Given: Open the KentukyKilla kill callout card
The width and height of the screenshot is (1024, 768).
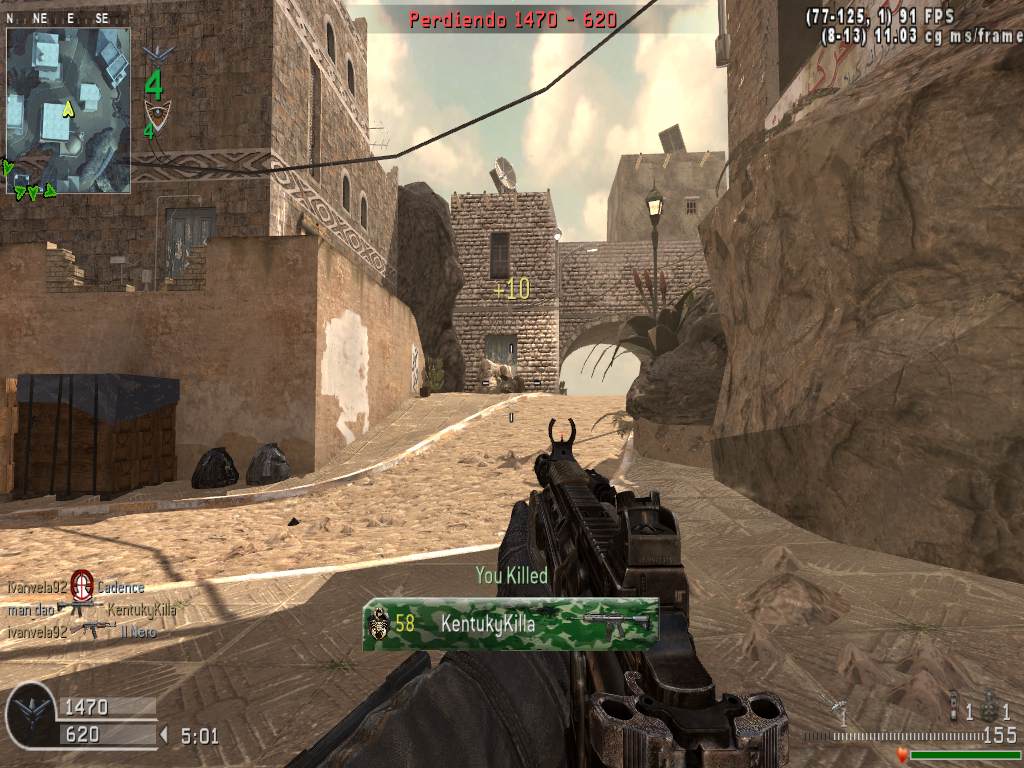Looking at the screenshot, I should [x=510, y=624].
